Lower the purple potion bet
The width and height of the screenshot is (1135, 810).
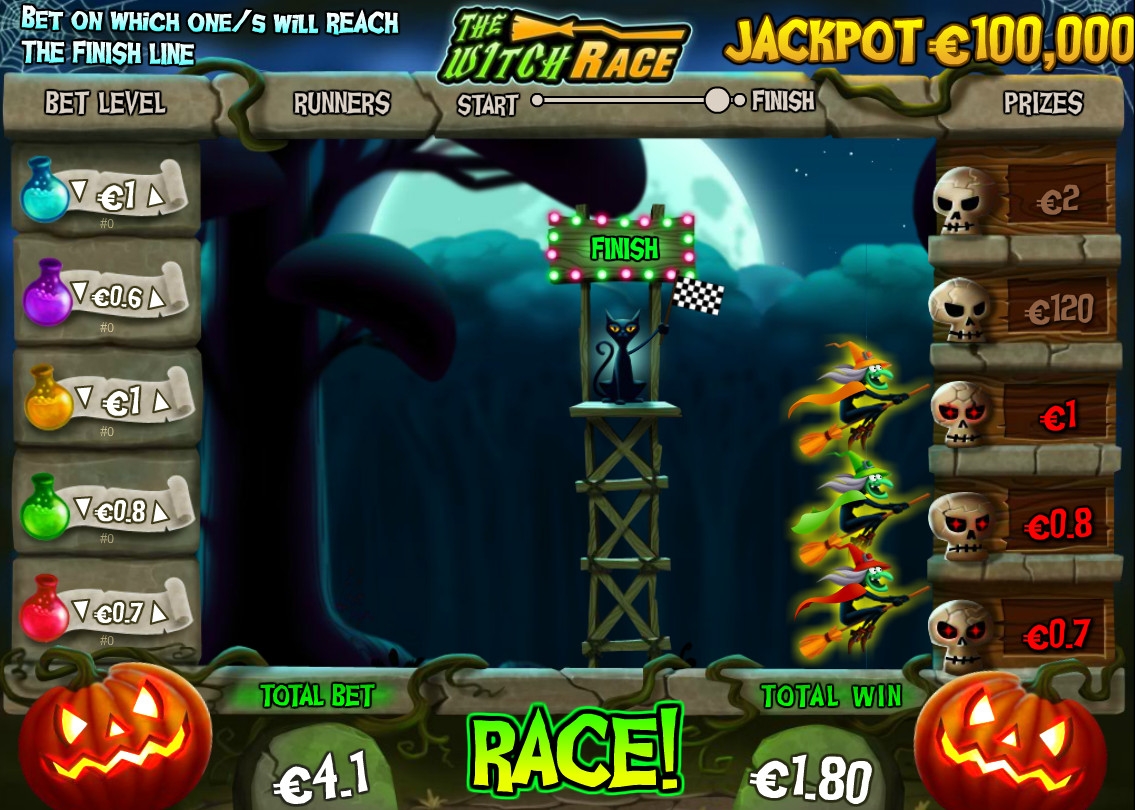coord(79,292)
